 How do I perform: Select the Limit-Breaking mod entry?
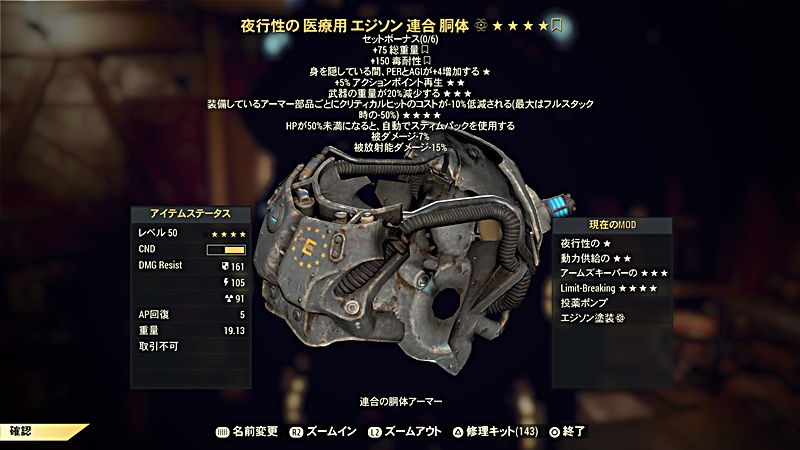611,289
